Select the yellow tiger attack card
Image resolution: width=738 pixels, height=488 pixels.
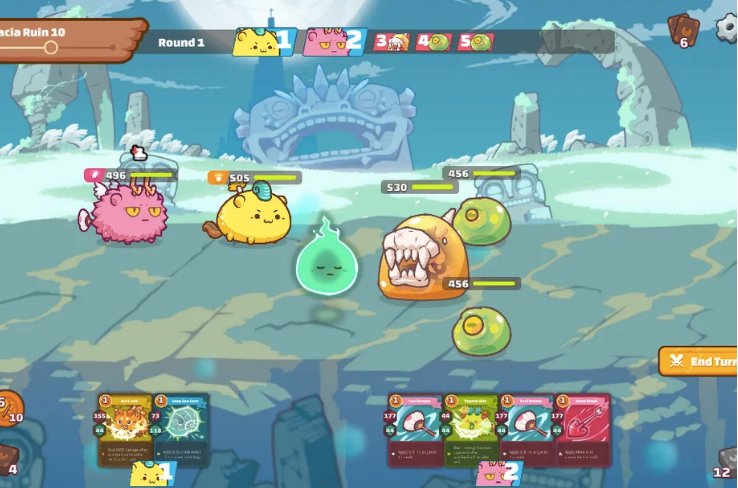(x=125, y=430)
